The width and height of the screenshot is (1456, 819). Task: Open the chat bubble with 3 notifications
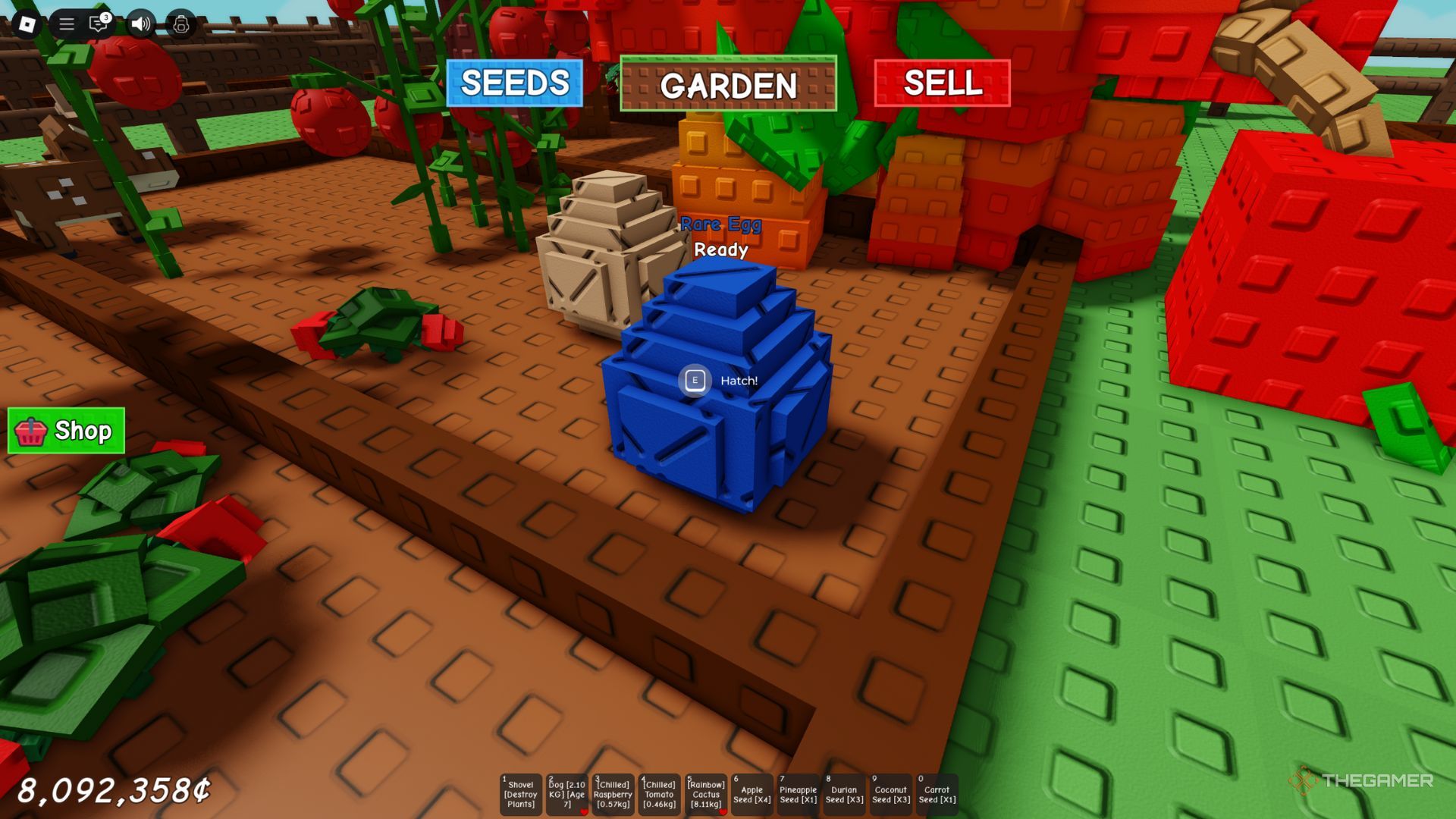(98, 24)
